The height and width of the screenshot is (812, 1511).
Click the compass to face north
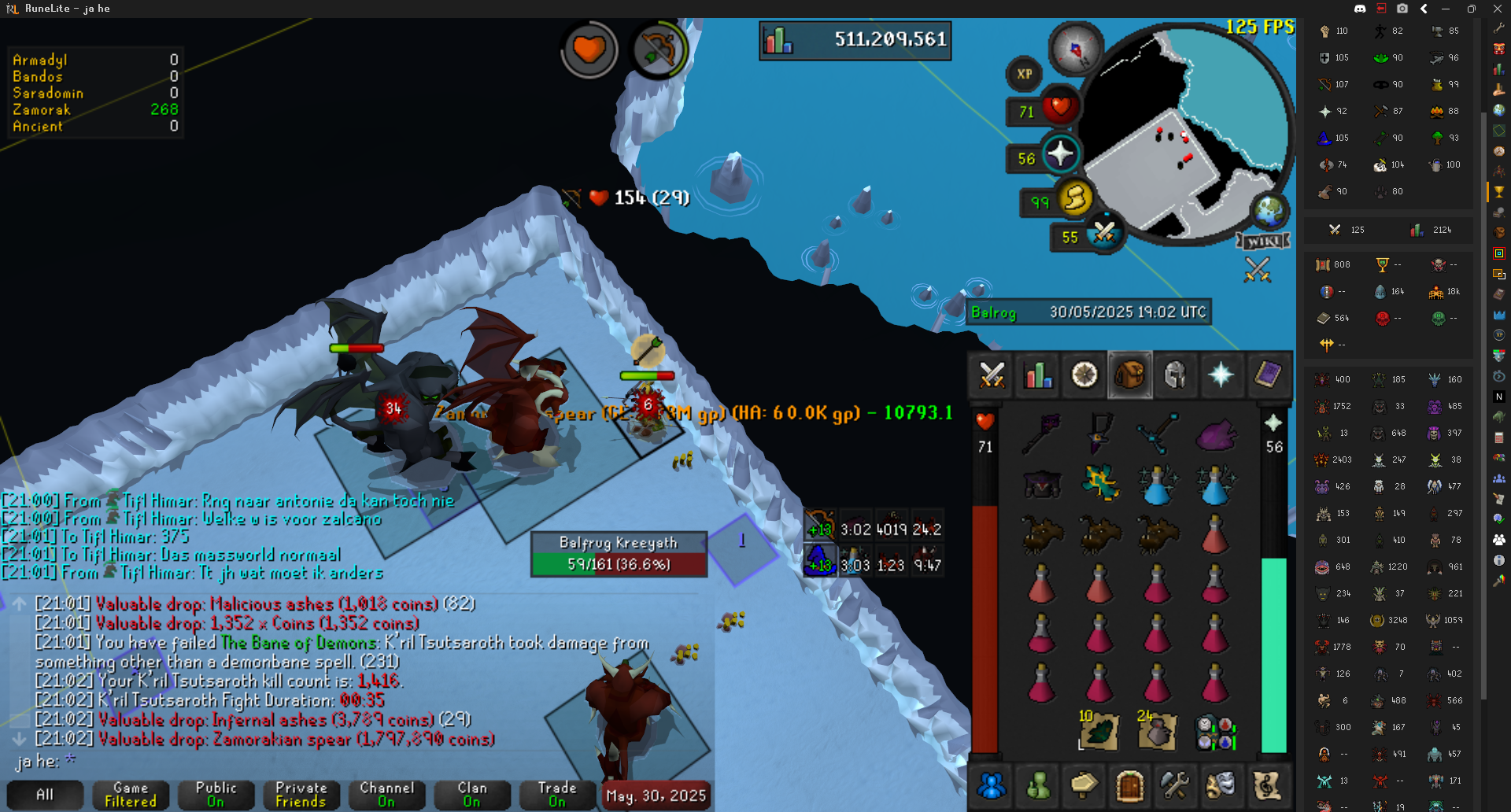point(1076,49)
